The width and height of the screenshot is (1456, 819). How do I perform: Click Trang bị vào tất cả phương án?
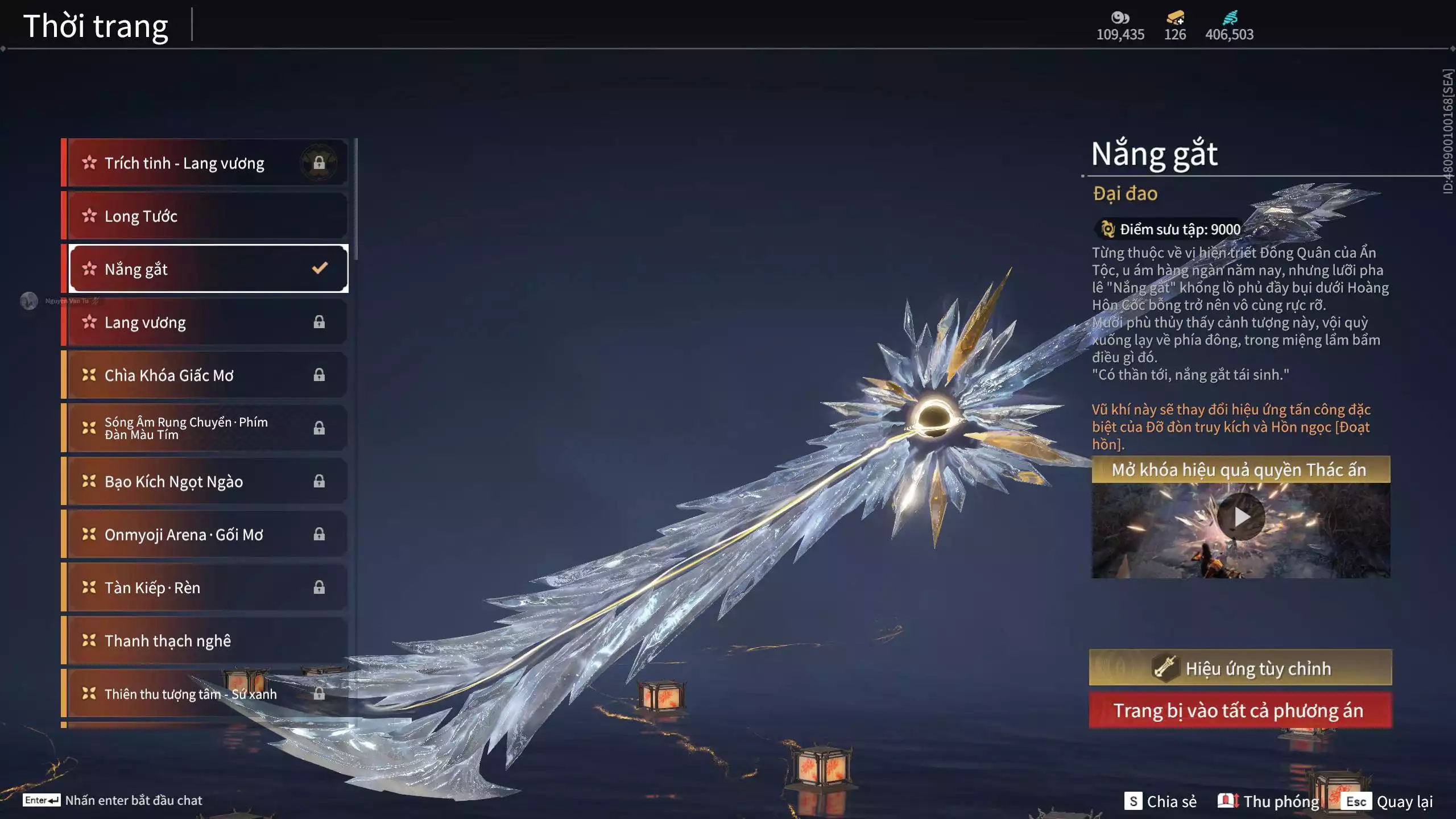[x=1240, y=710]
